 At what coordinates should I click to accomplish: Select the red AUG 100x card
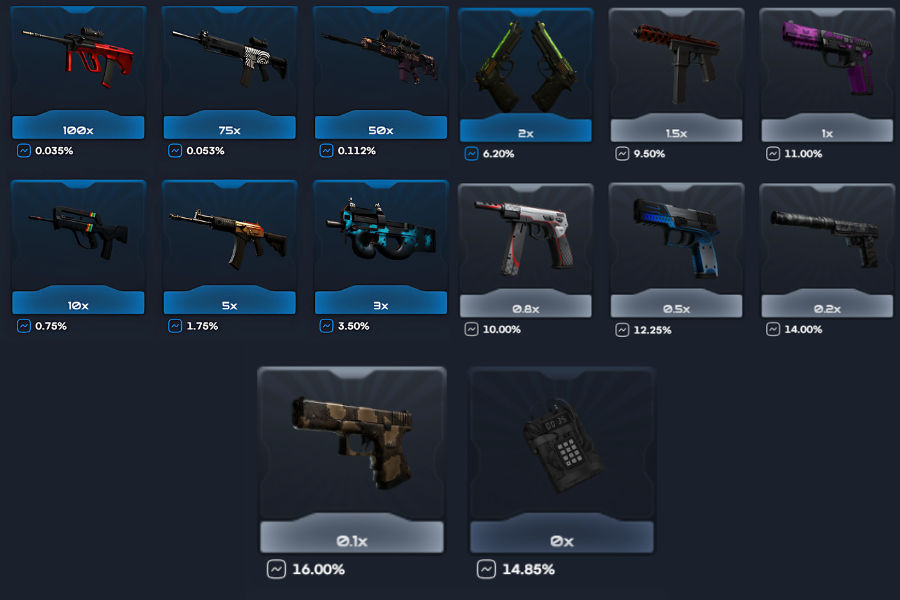coord(78,72)
